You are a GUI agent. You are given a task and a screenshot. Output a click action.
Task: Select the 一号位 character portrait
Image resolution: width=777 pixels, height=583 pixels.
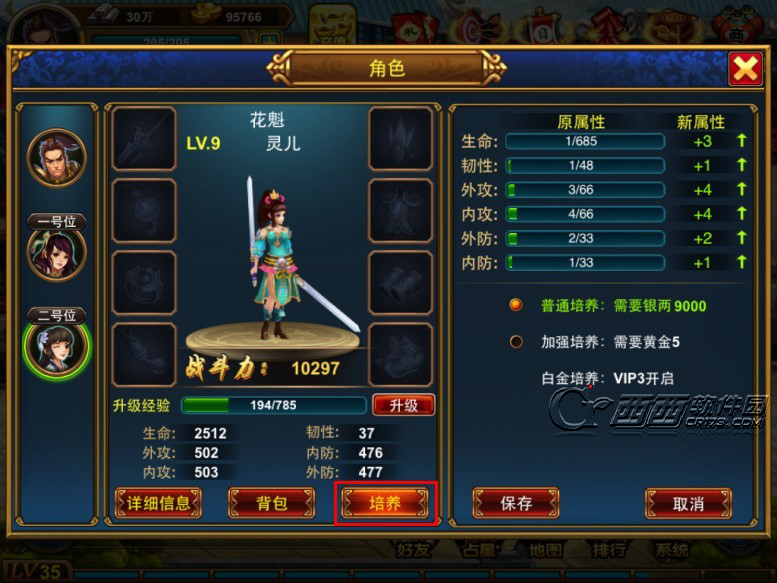click(x=57, y=253)
